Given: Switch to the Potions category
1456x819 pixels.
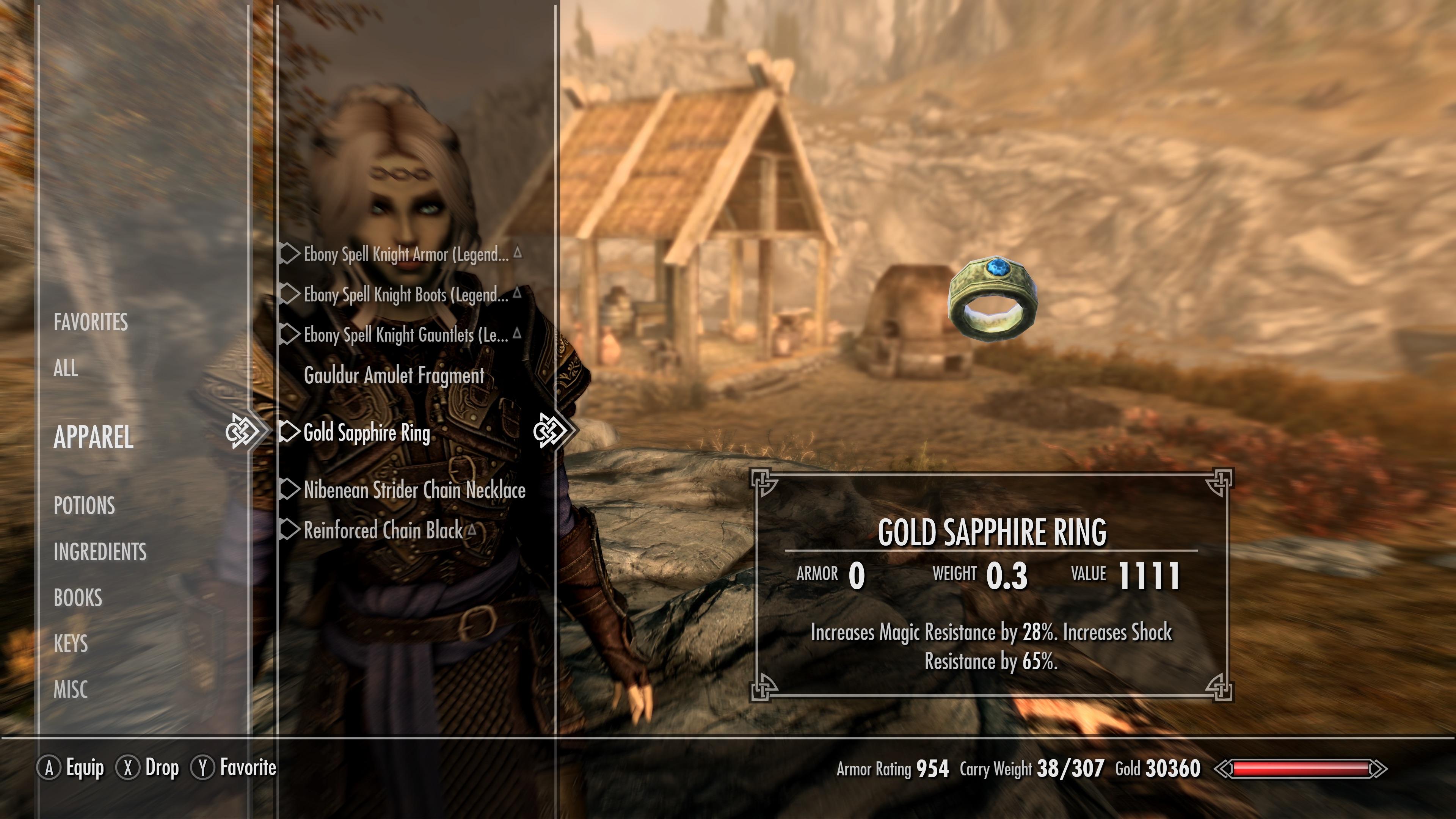Looking at the screenshot, I should click(x=84, y=505).
